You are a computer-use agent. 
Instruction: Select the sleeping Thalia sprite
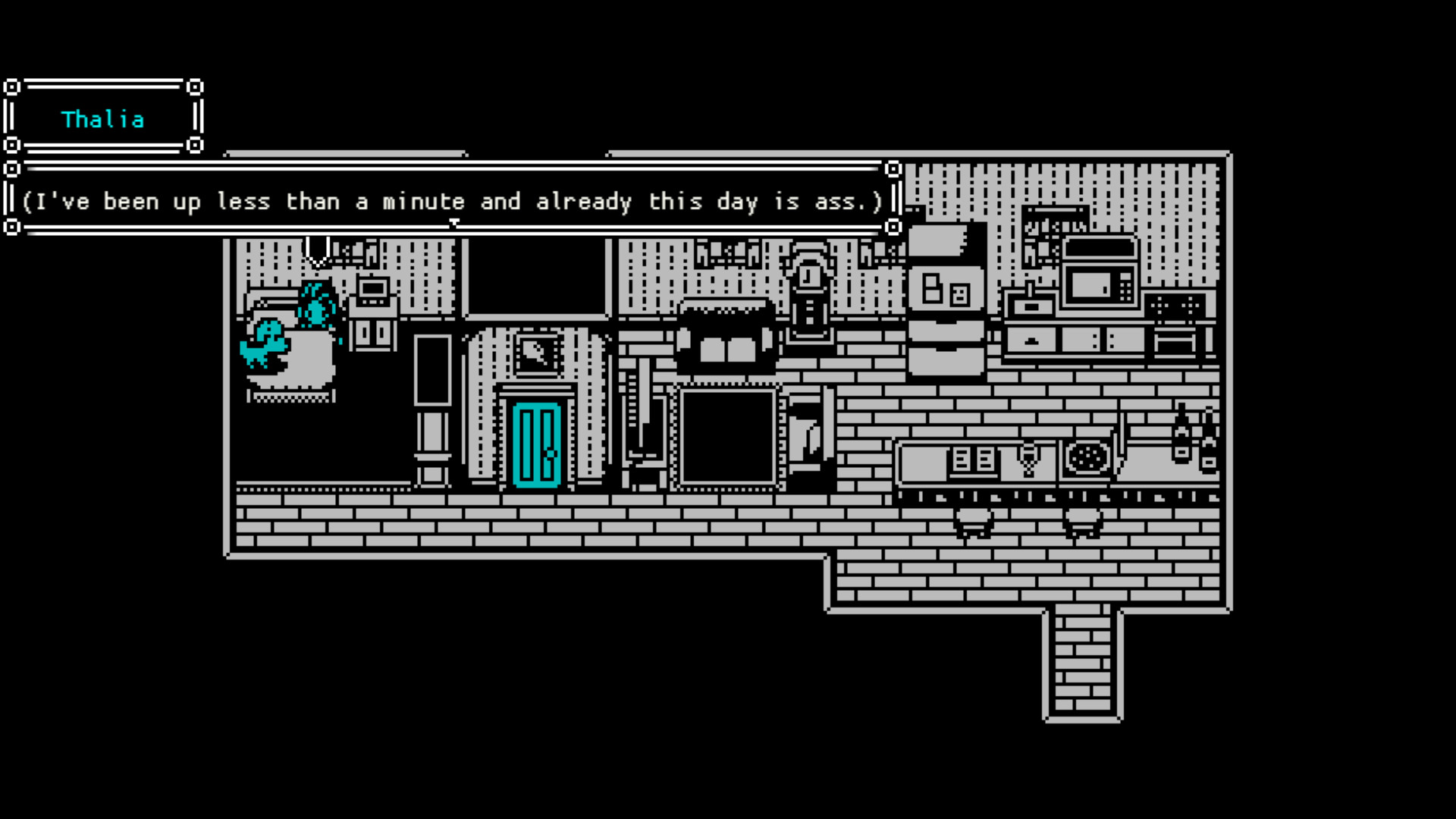(x=316, y=306)
